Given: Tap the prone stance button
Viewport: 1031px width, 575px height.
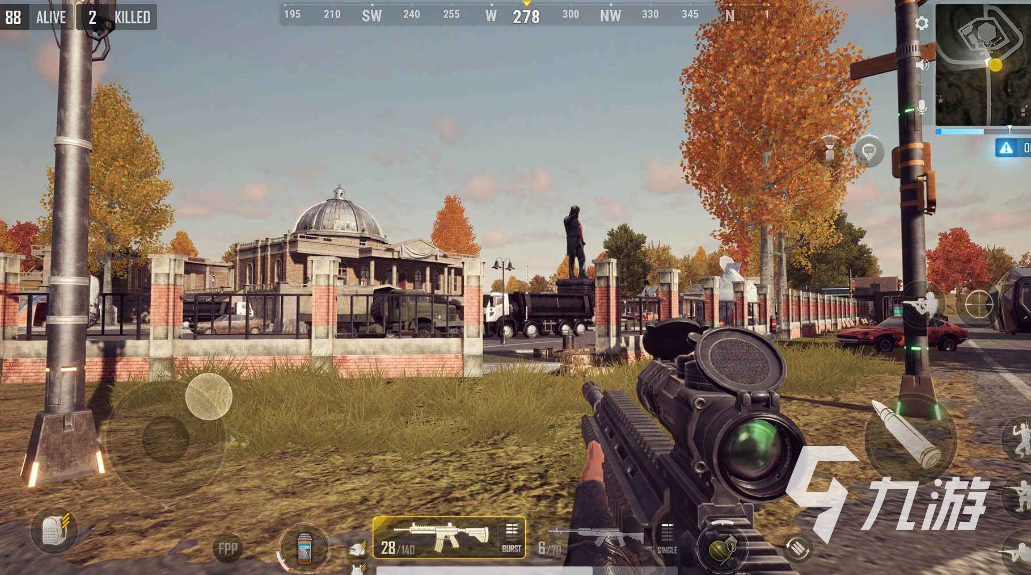Looking at the screenshot, I should pos(1018,551).
